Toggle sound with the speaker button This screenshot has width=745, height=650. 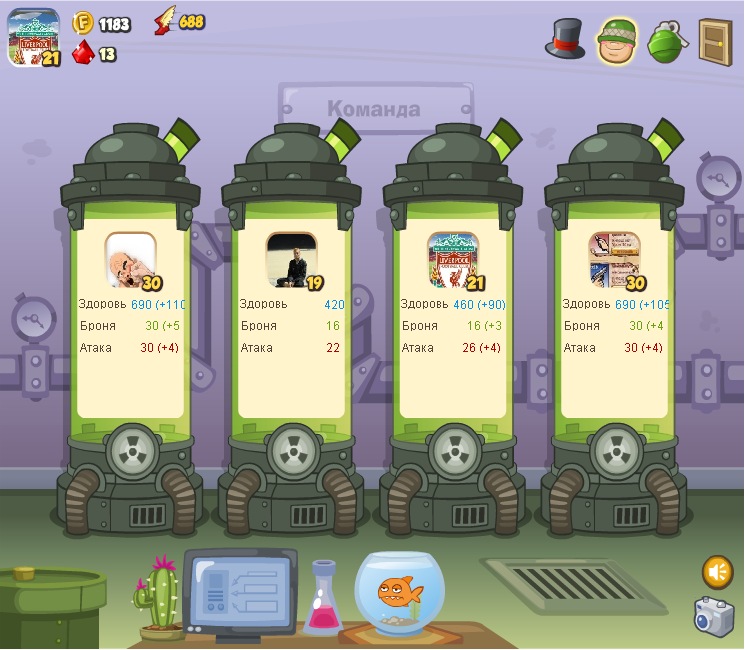(x=717, y=571)
